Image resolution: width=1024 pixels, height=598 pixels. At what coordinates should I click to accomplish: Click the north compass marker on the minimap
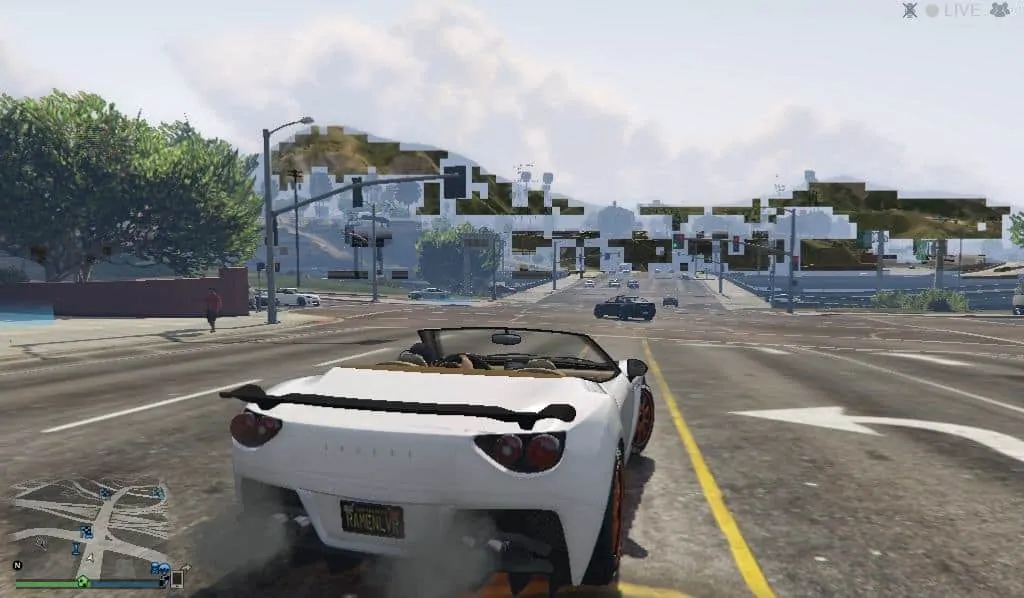click(17, 565)
